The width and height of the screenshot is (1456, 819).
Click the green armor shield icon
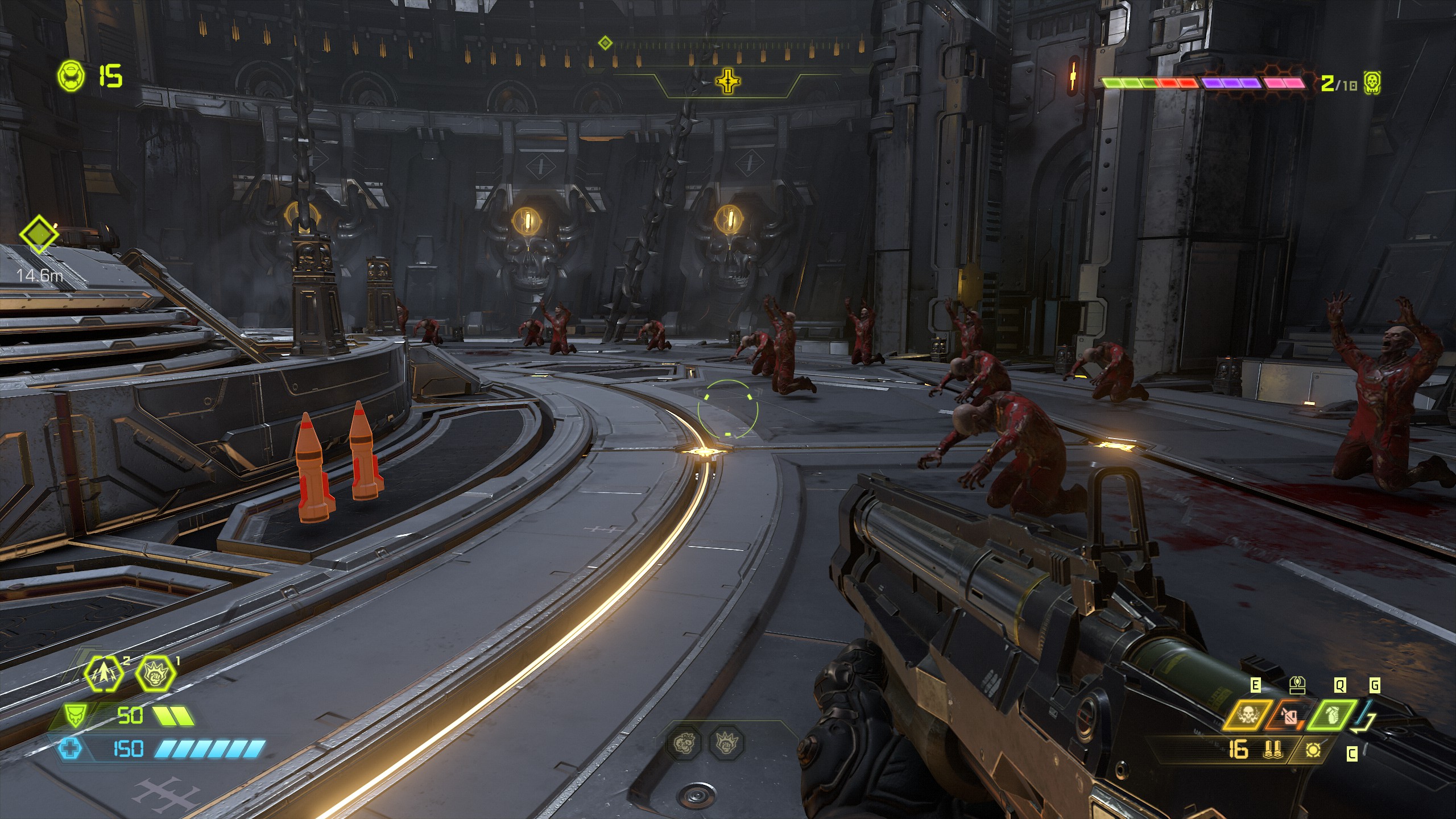coord(73,716)
